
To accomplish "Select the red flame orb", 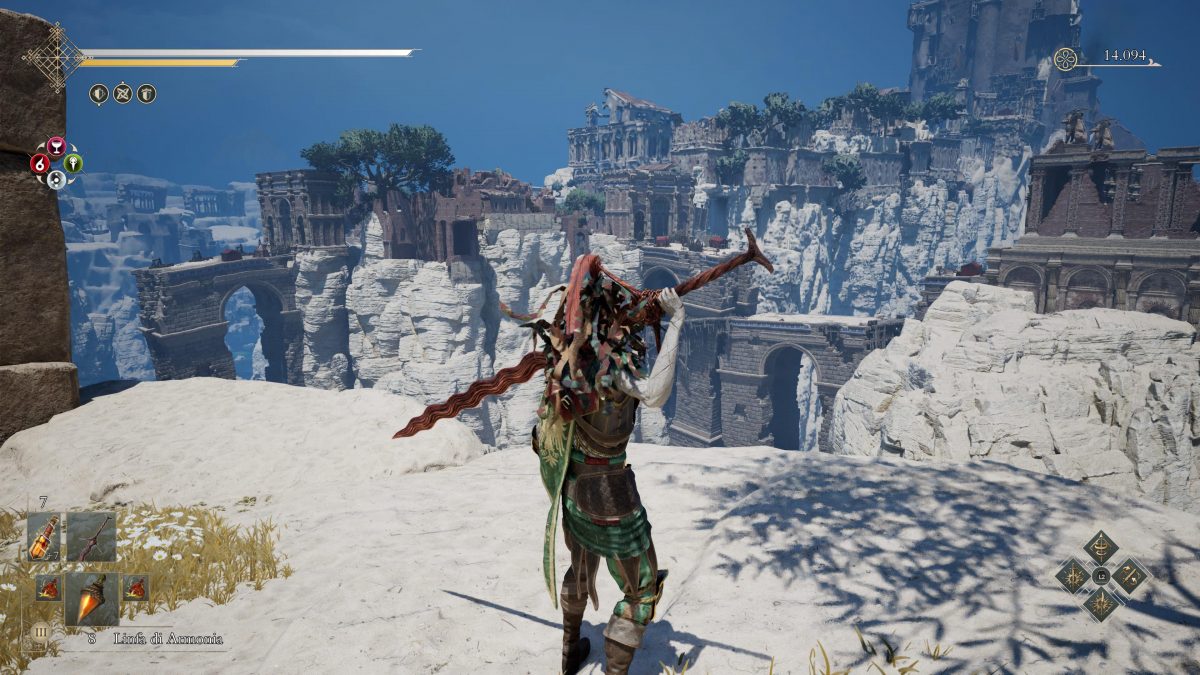I will tap(40, 163).
